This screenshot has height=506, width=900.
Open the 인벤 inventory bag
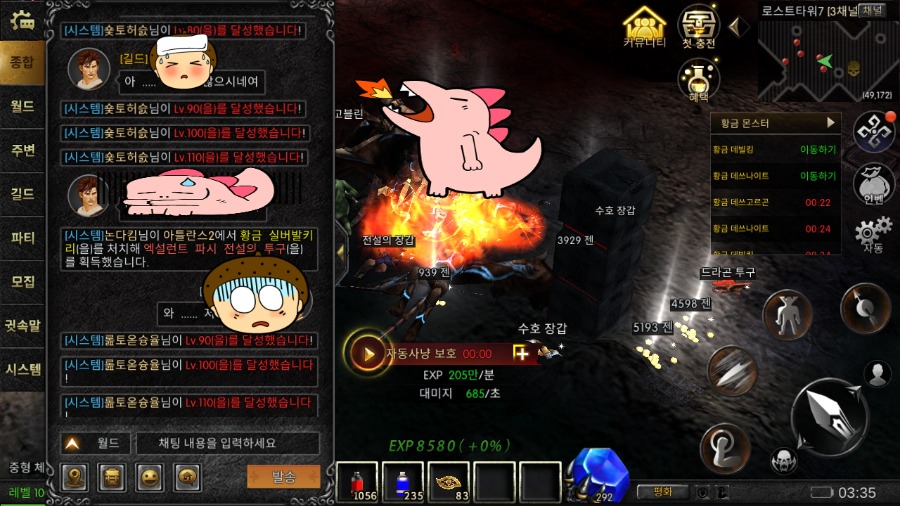872,183
